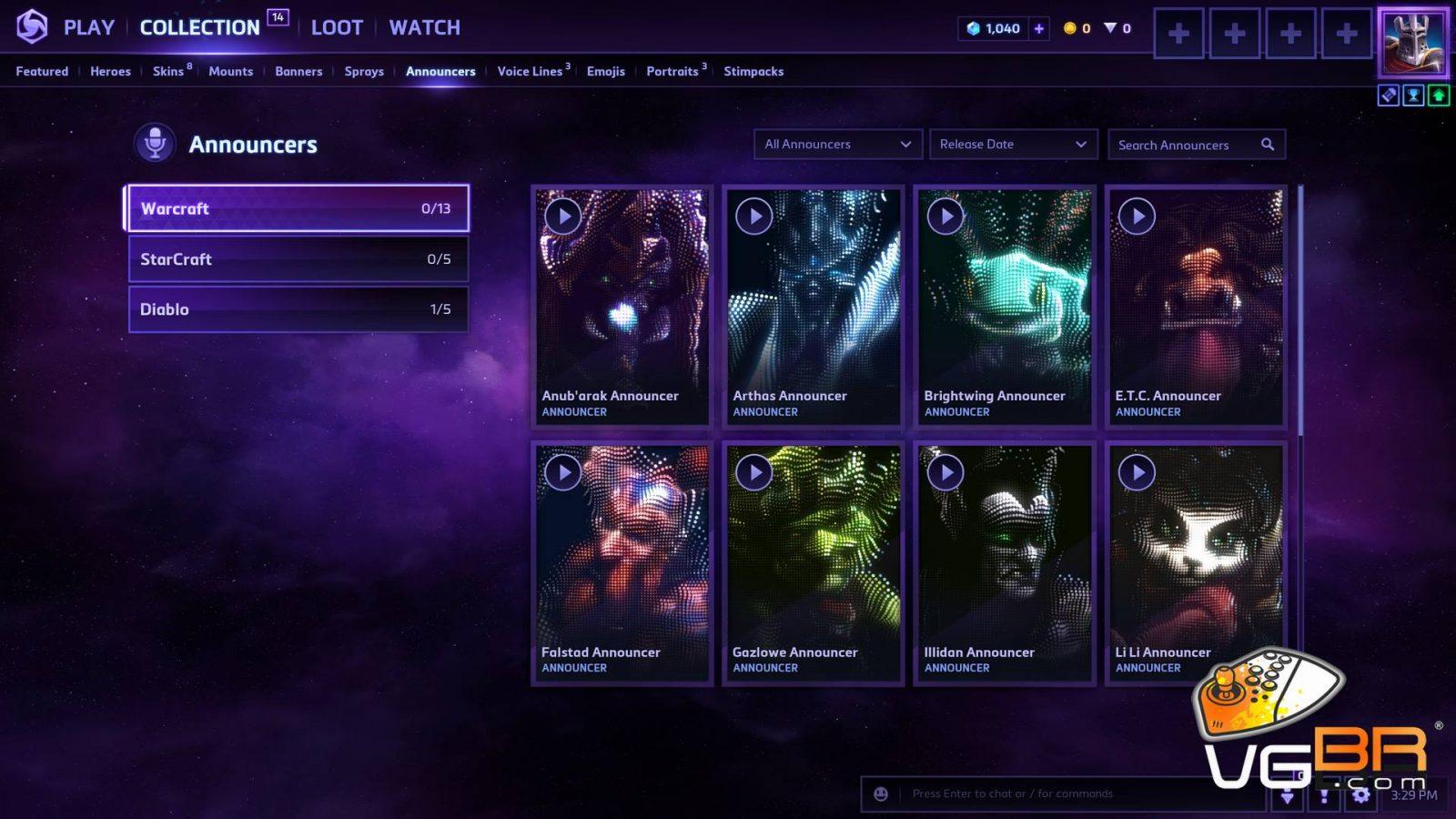Select the Stimpacks tab

[x=753, y=71]
